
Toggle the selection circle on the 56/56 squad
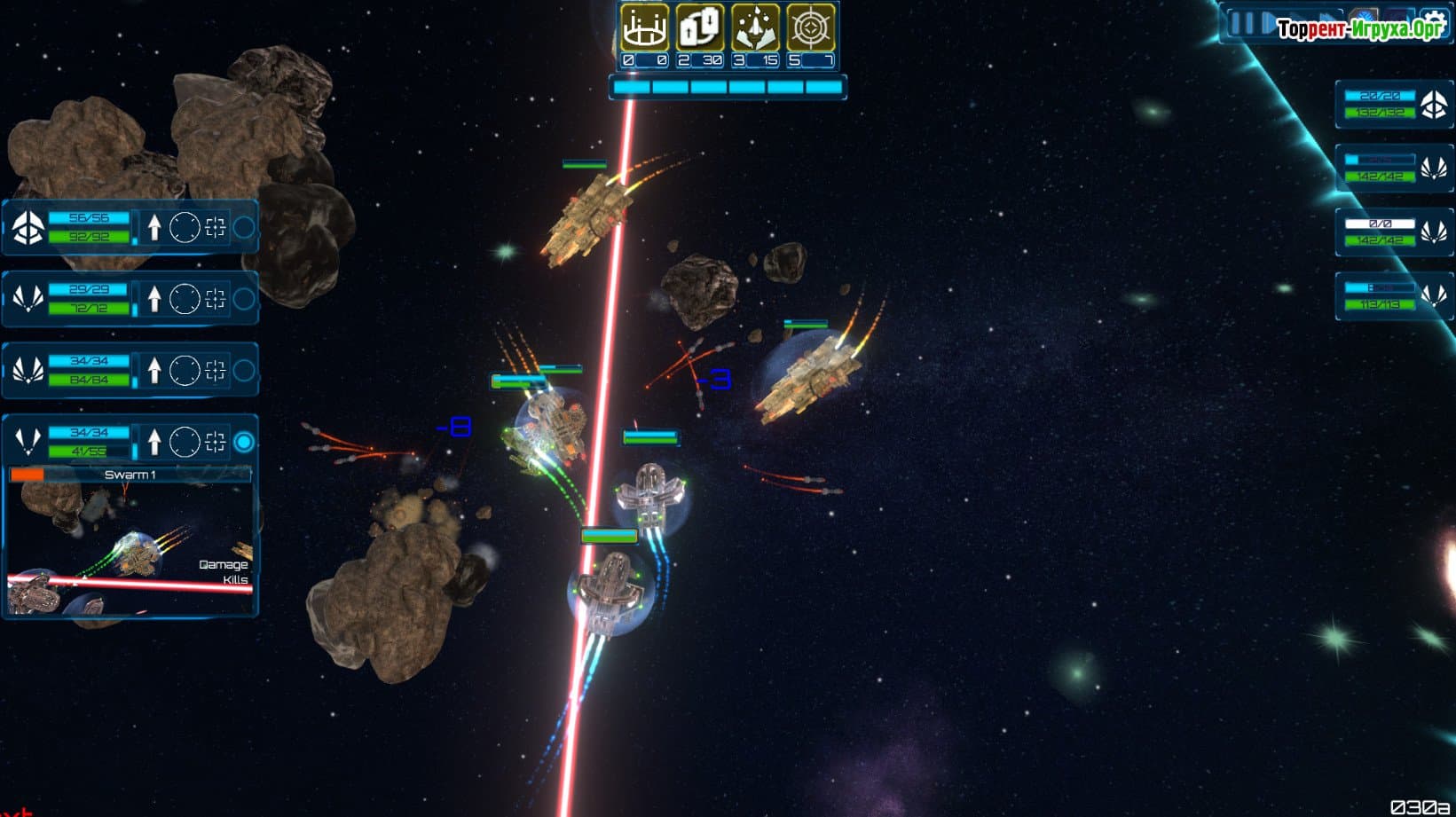point(244,227)
